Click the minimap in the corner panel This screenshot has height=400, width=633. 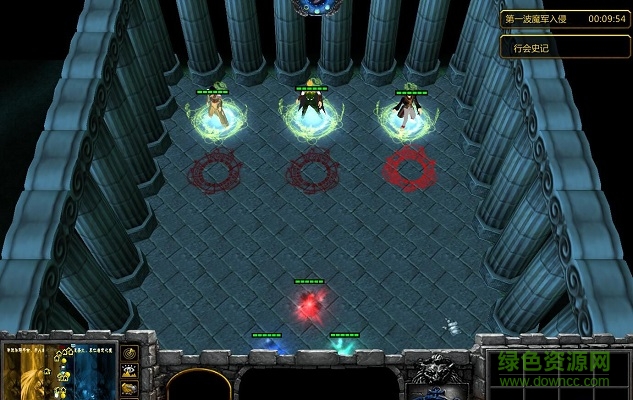tap(59, 370)
